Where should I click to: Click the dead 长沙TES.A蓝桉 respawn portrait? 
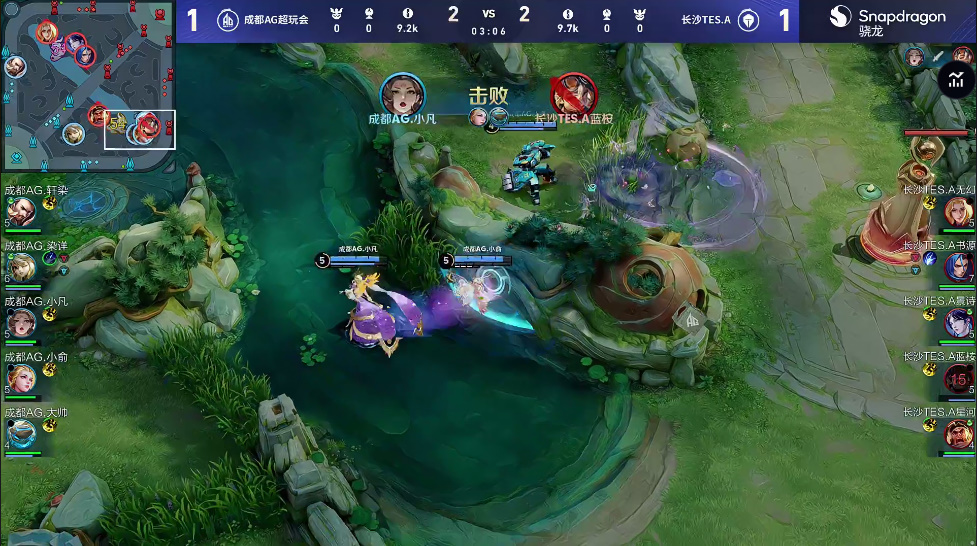point(957,378)
